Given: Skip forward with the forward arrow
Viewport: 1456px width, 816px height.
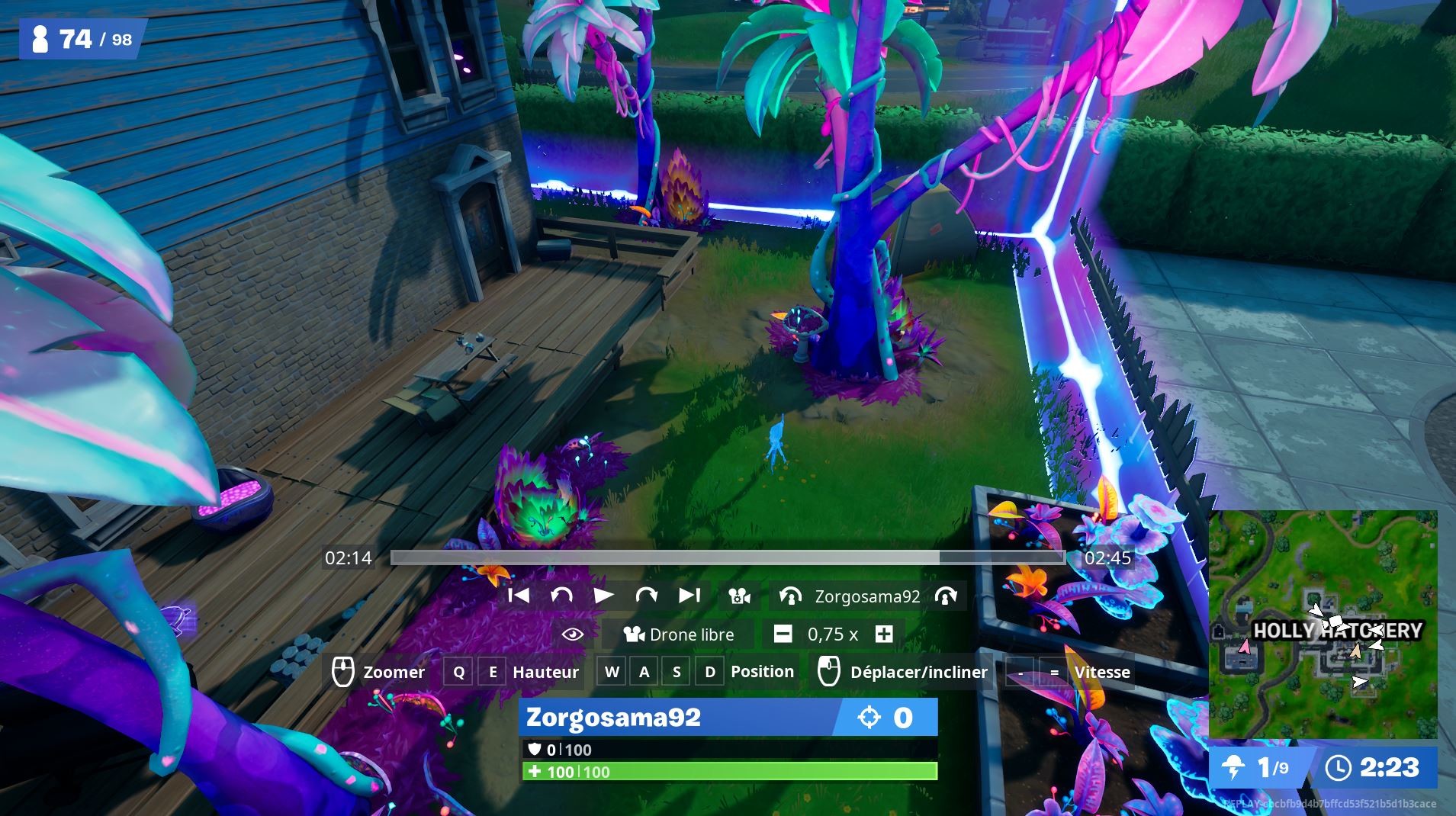Looking at the screenshot, I should point(646,596).
